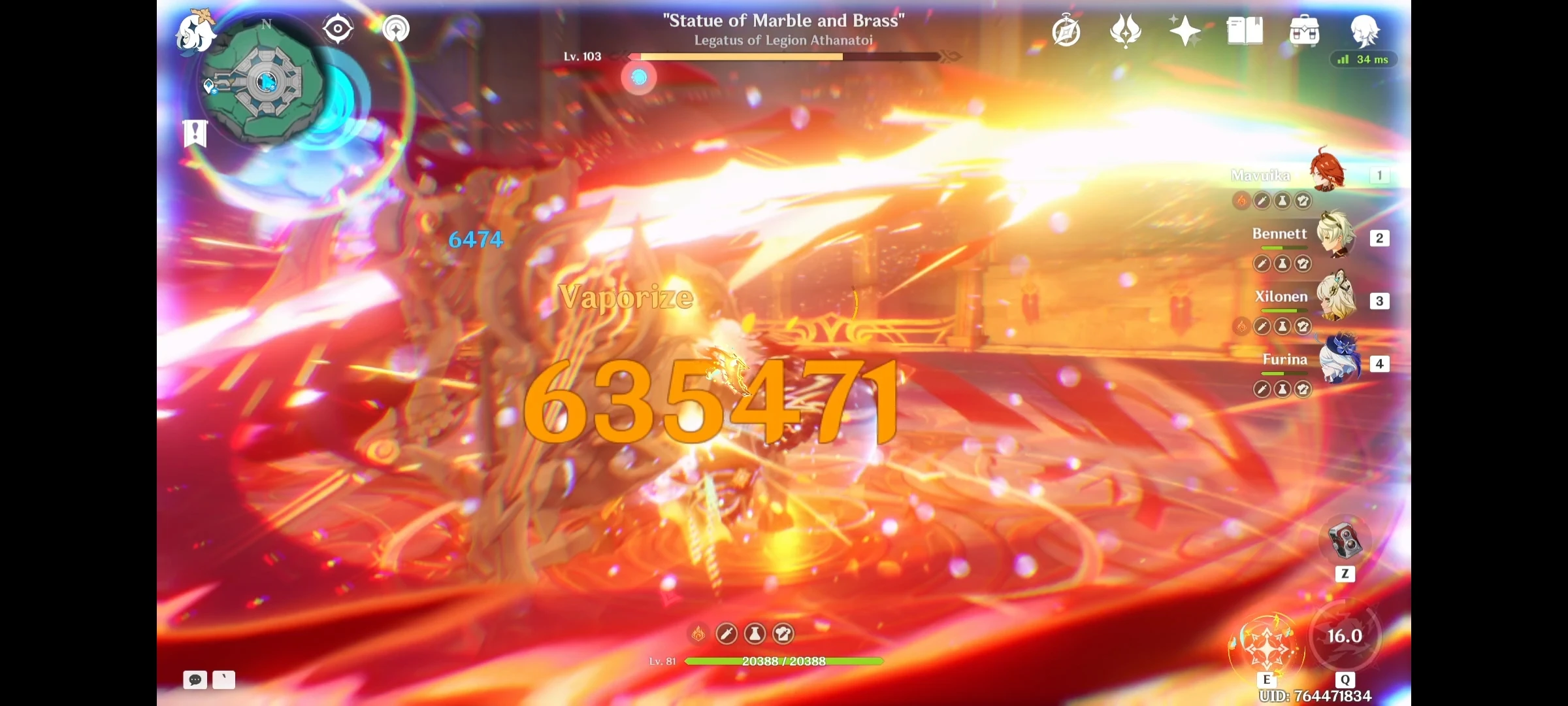Click the boss HP bar of Legatus of Legion Athanatoi
Viewport: 1568px width, 706px height.
pos(784,57)
